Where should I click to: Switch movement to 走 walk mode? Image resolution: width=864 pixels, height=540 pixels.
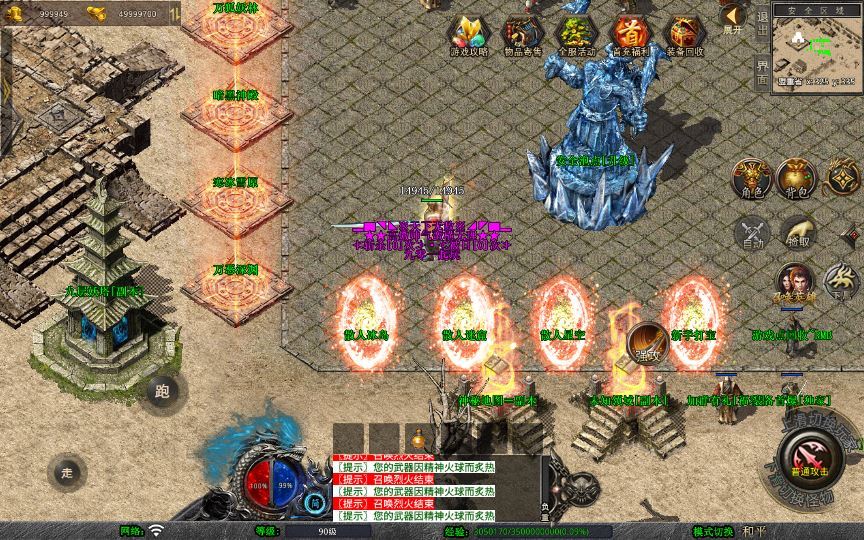click(x=68, y=472)
